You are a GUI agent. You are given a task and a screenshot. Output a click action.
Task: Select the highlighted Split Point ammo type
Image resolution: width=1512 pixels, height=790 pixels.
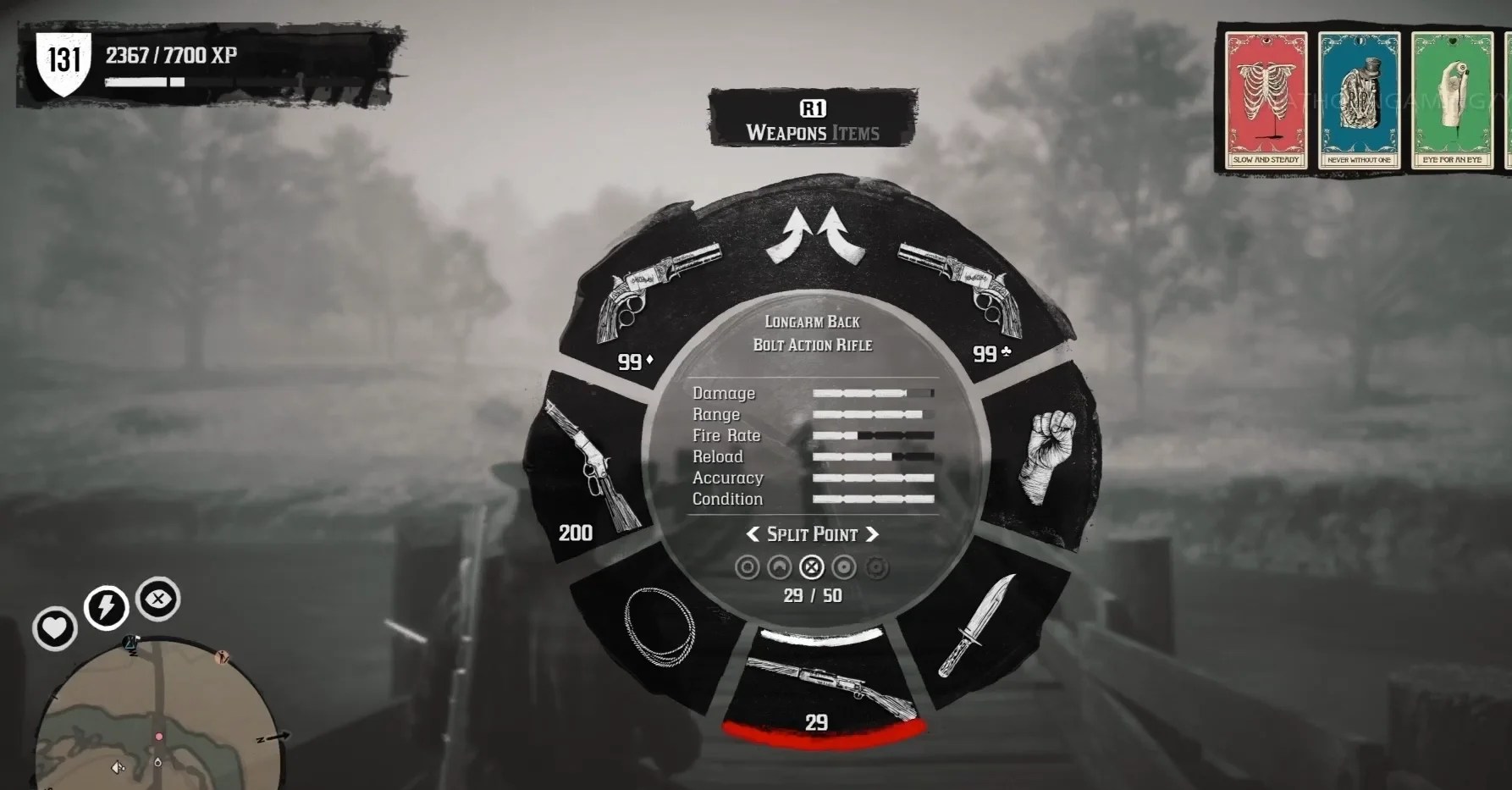point(811,566)
